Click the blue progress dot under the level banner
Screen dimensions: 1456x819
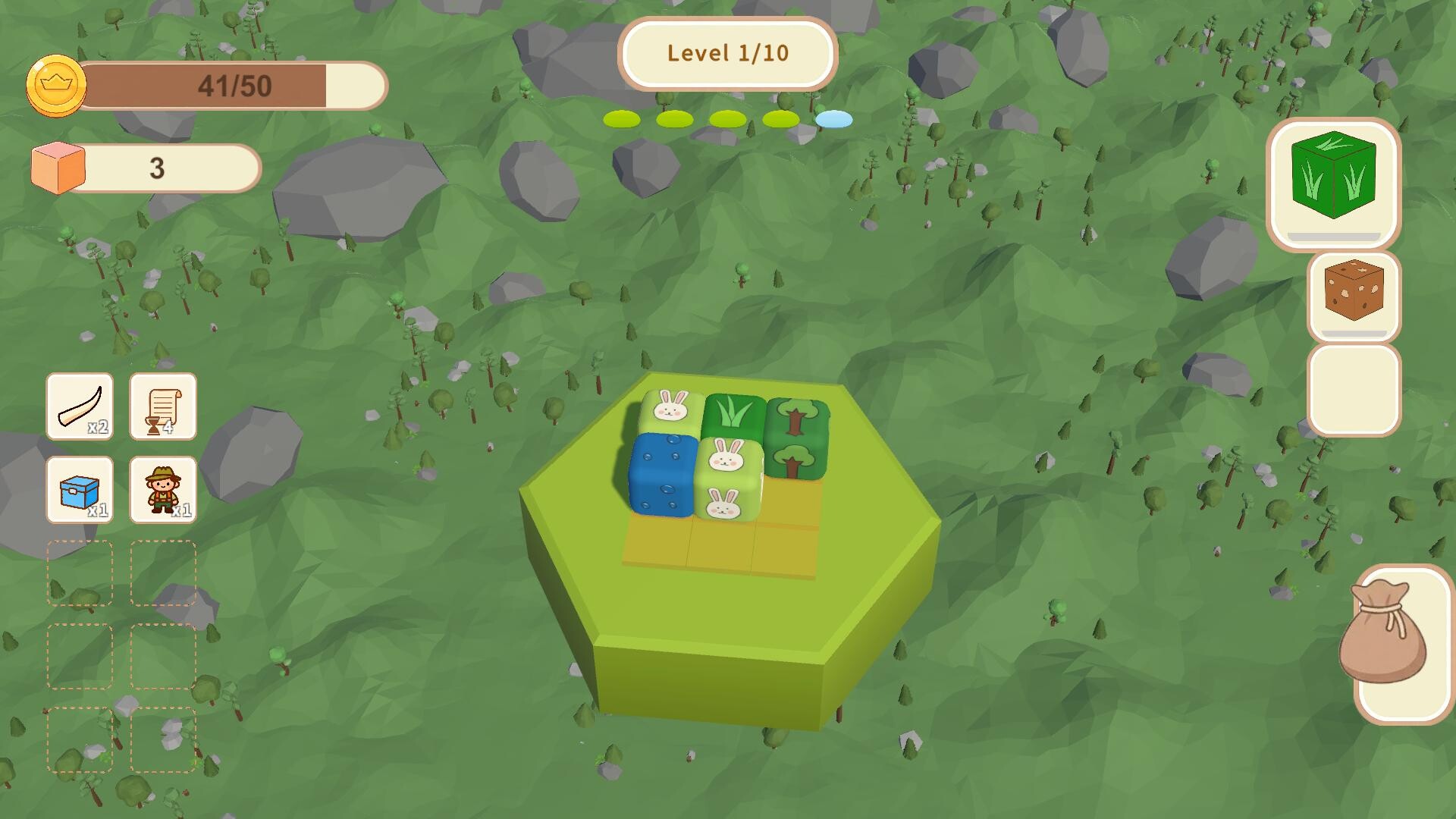click(x=833, y=119)
